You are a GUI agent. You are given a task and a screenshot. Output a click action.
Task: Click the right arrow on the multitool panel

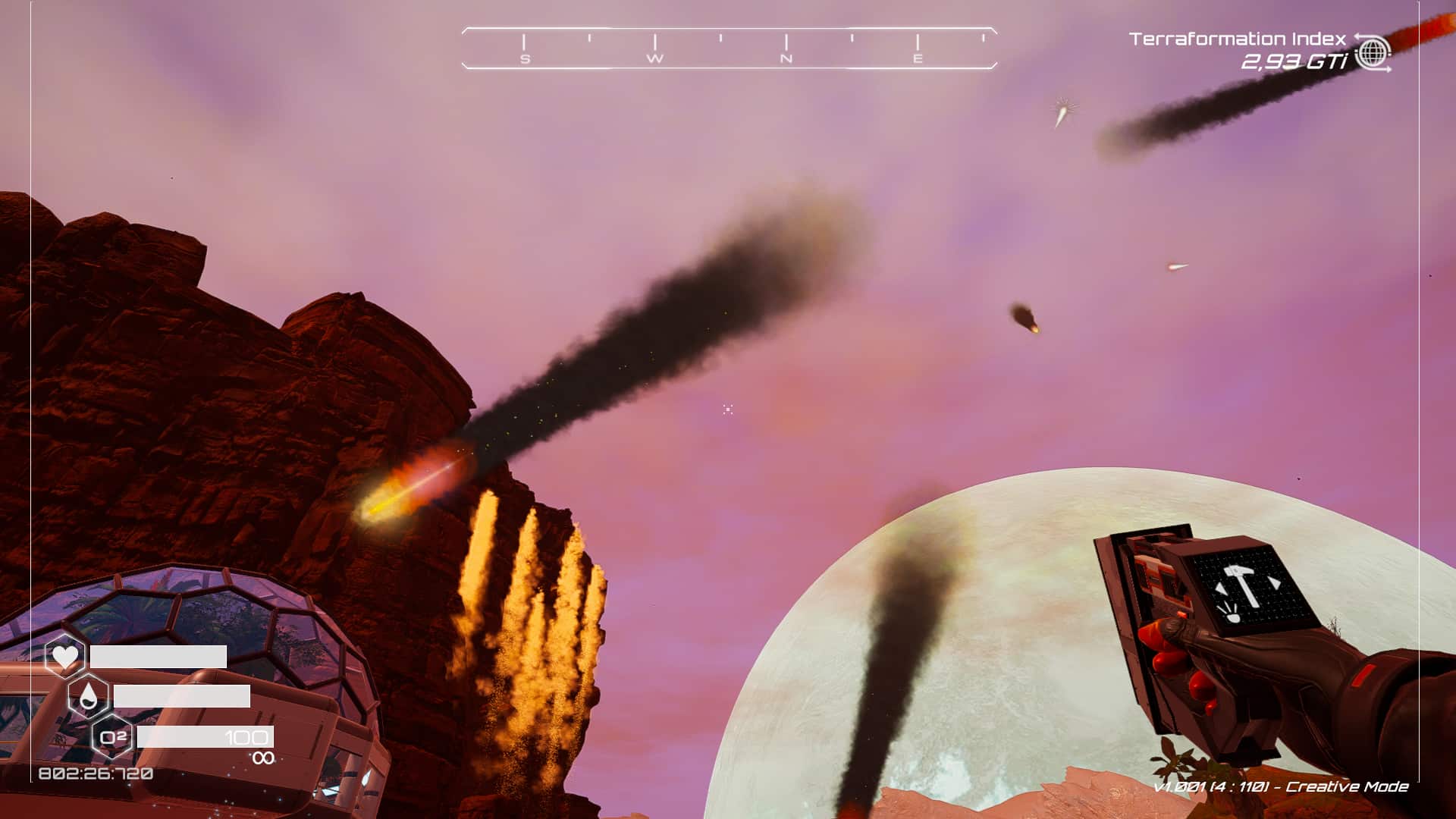[x=1275, y=582]
